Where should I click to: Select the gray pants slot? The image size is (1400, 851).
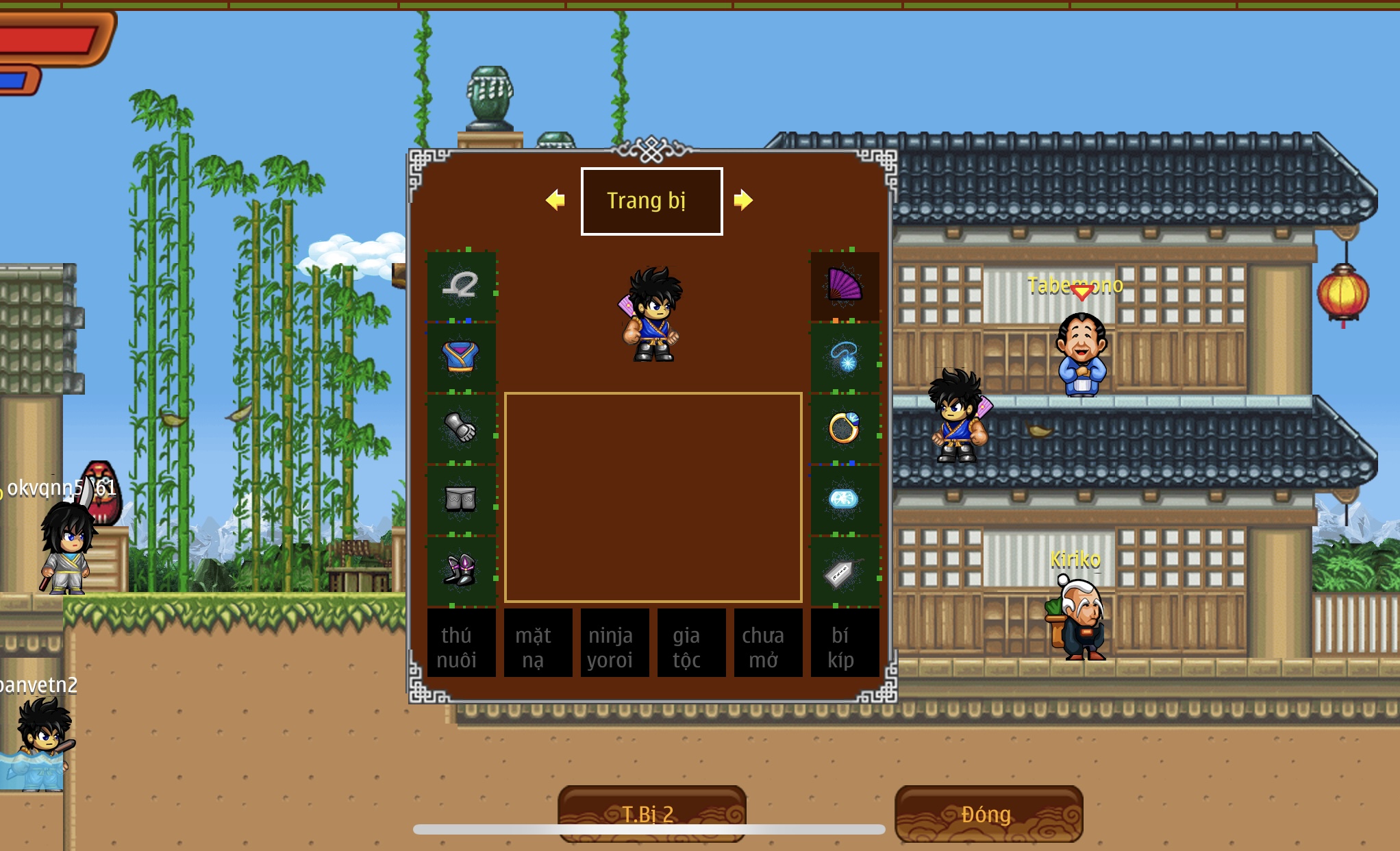(x=461, y=500)
